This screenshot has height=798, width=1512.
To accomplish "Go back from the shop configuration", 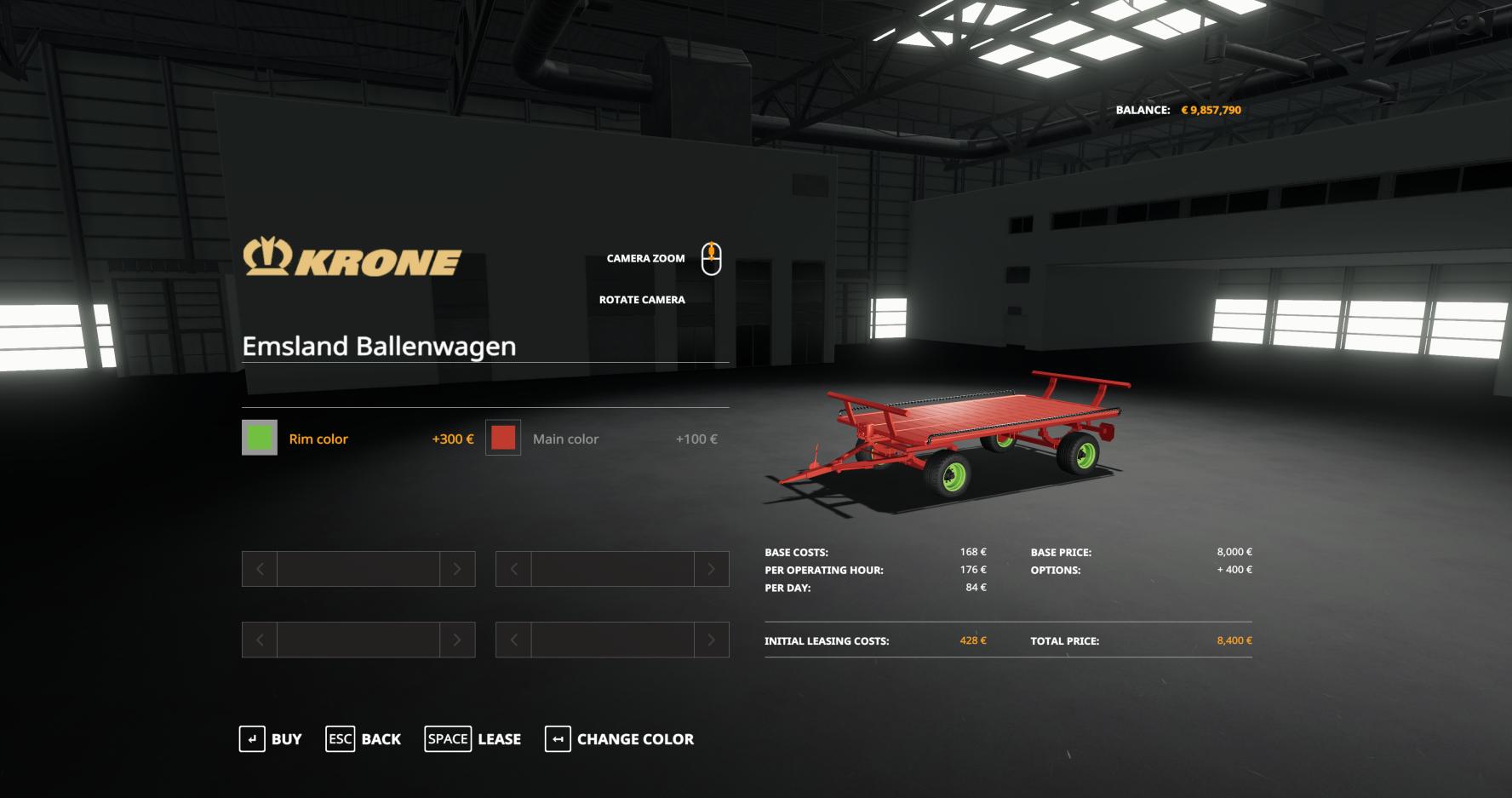I will point(364,739).
